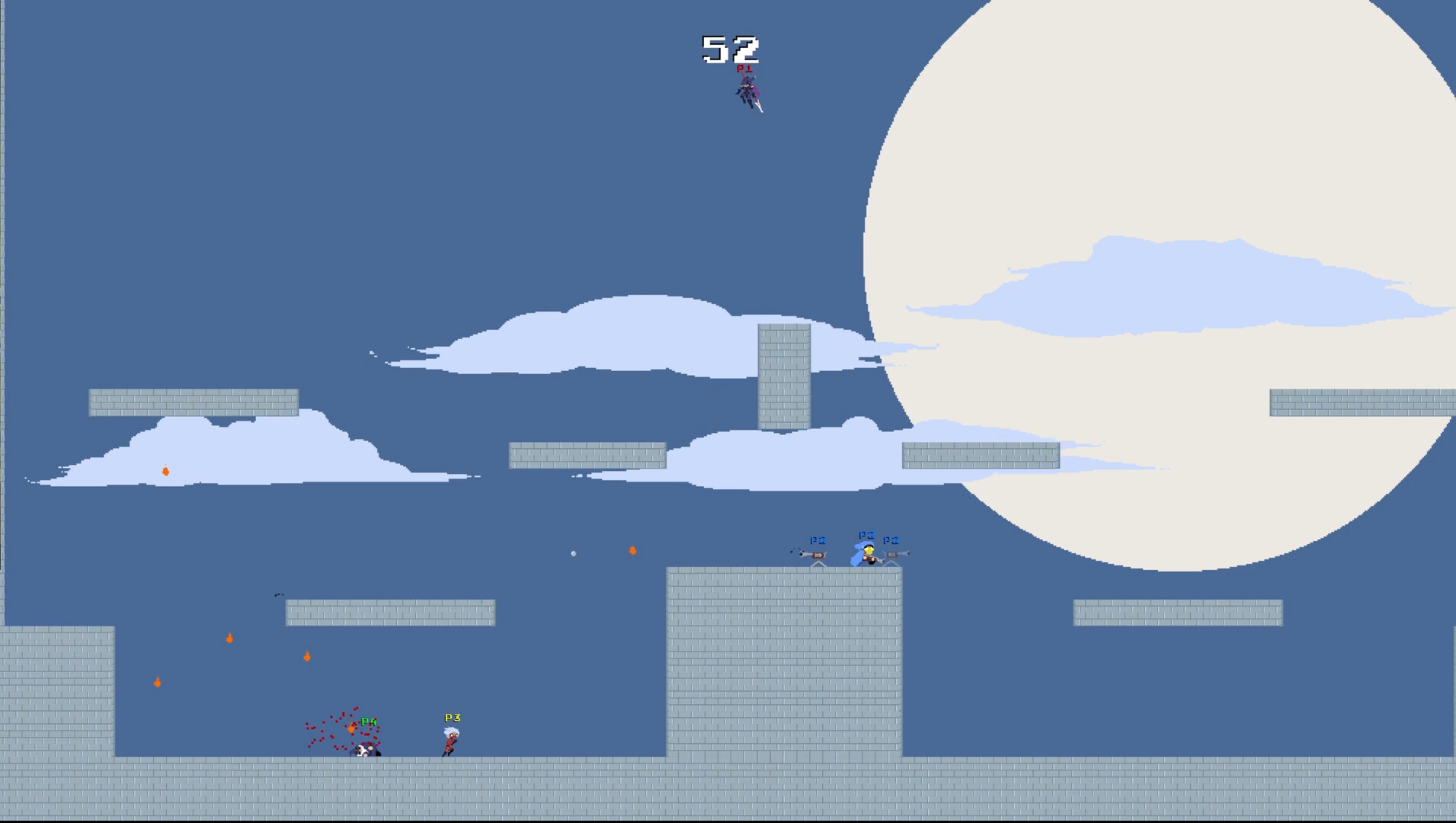Viewport: 1456px width, 823px height.
Task: Expand the tall vertical brick pillar
Action: pos(782,377)
